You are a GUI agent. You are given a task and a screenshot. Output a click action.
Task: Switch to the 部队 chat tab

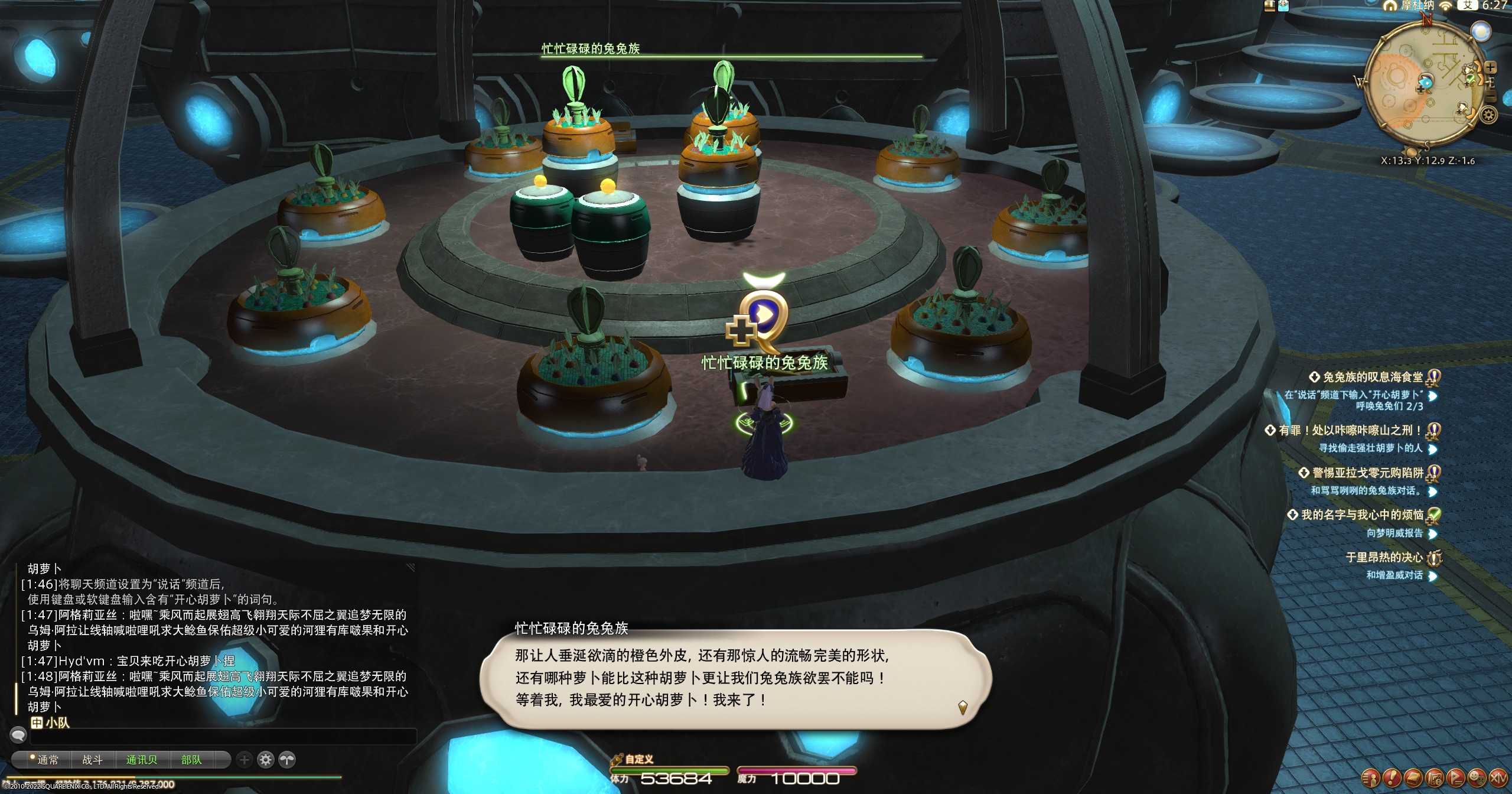191,760
